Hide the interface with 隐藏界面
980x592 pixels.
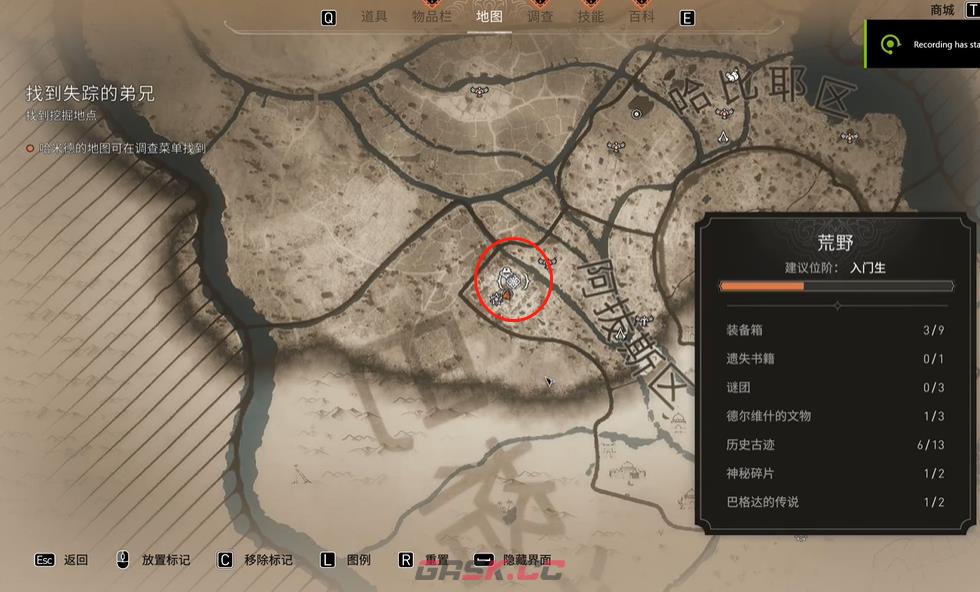tap(526, 560)
